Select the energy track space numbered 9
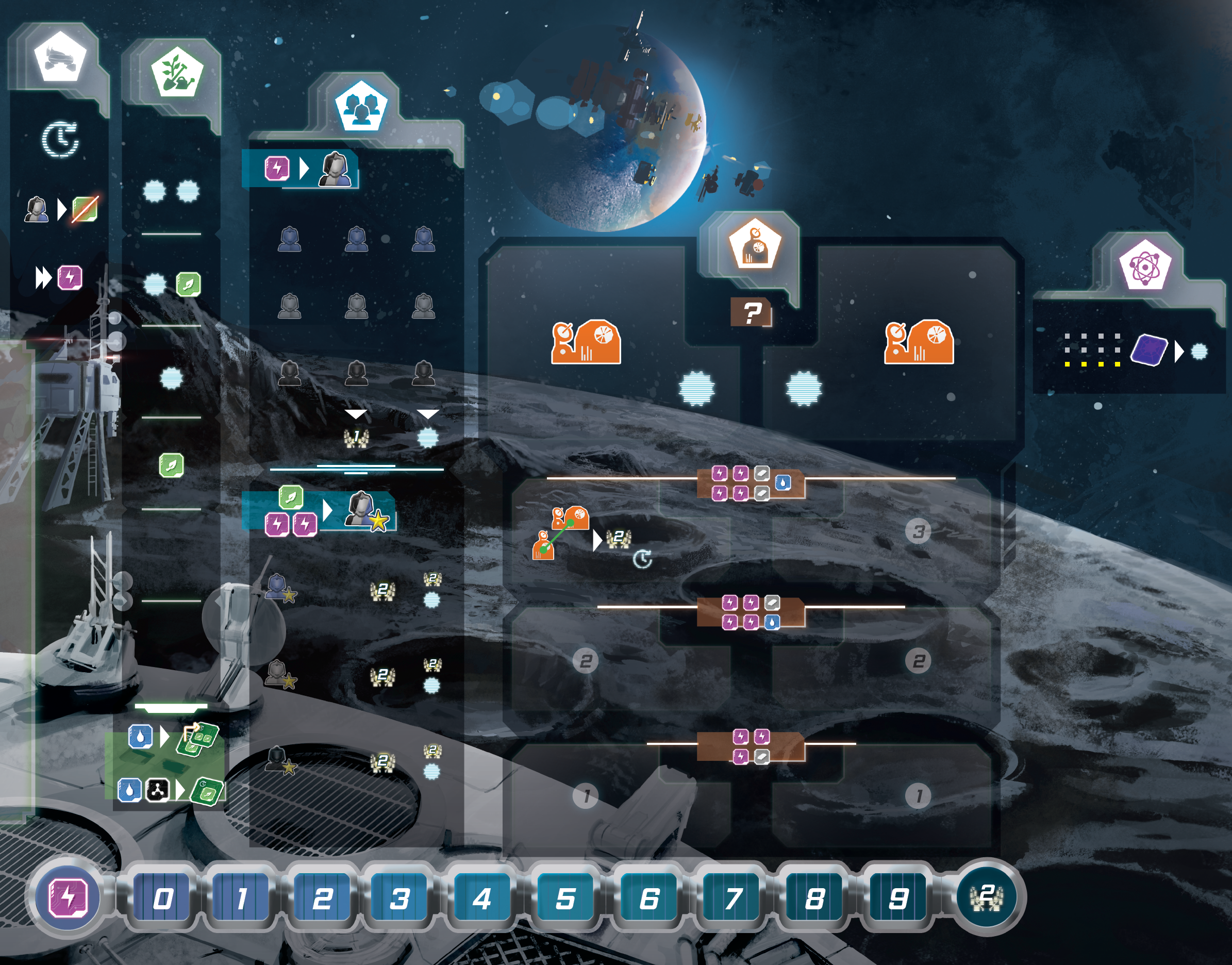Screen dimensions: 1232x965 point(897,898)
